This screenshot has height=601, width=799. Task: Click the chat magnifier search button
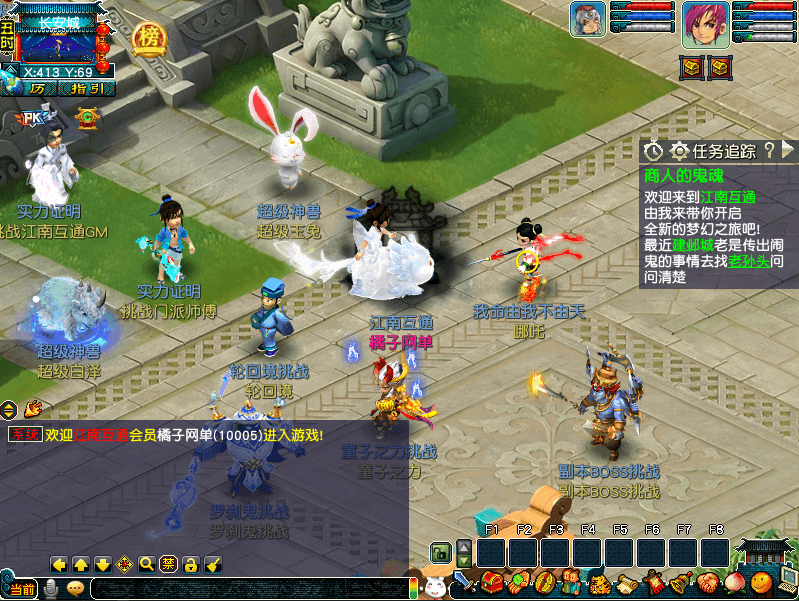tap(147, 564)
